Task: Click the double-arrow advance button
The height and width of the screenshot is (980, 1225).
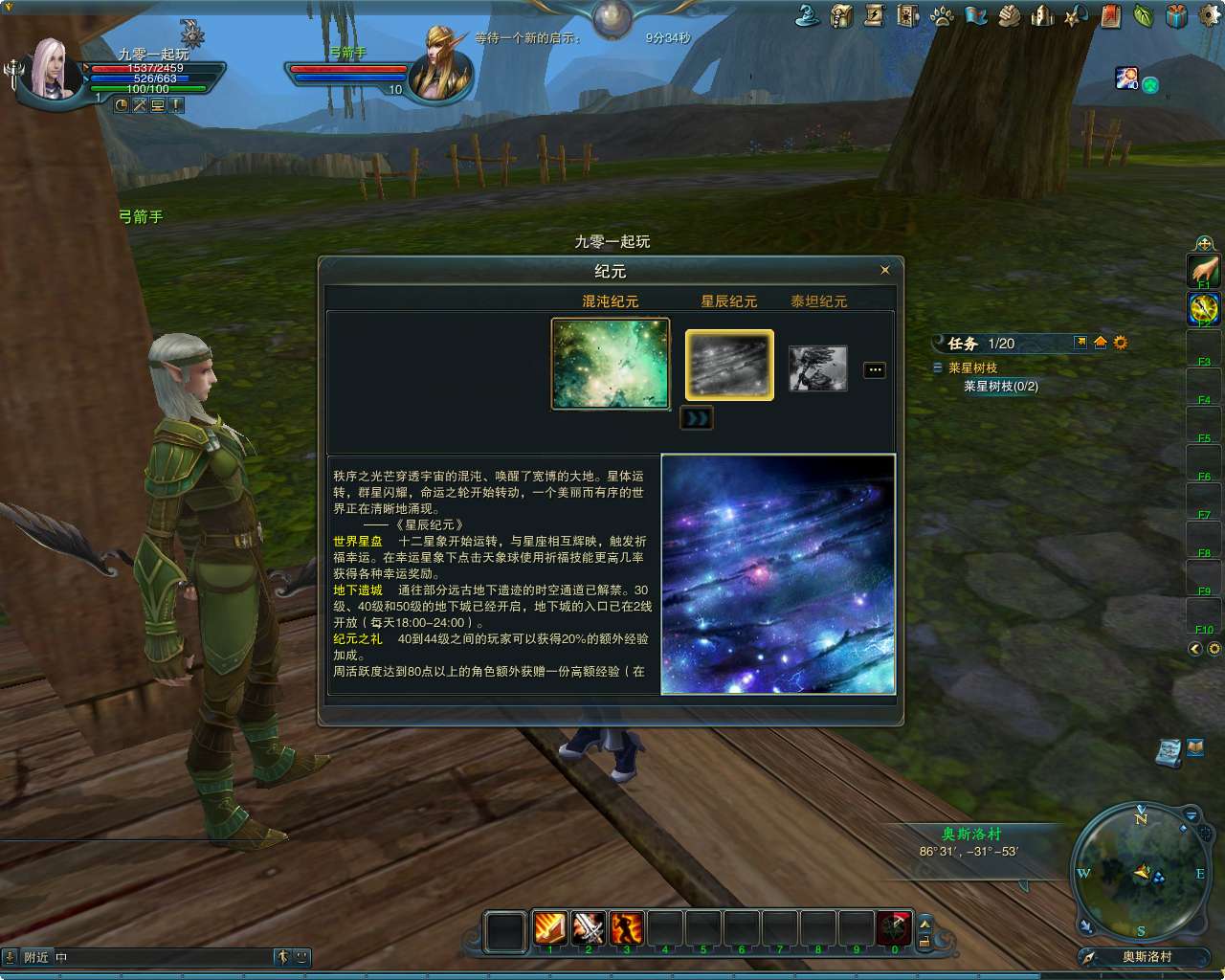Action: tap(697, 418)
